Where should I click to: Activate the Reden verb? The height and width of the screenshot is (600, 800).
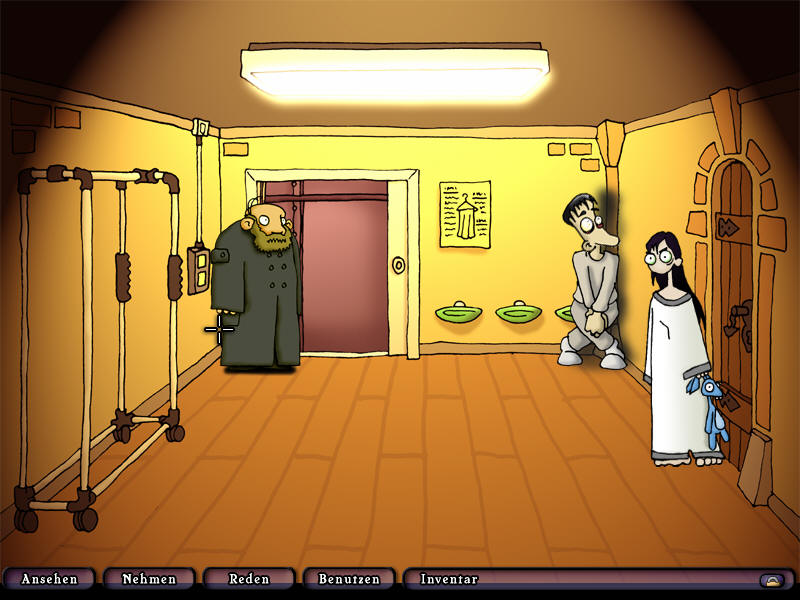tap(249, 579)
